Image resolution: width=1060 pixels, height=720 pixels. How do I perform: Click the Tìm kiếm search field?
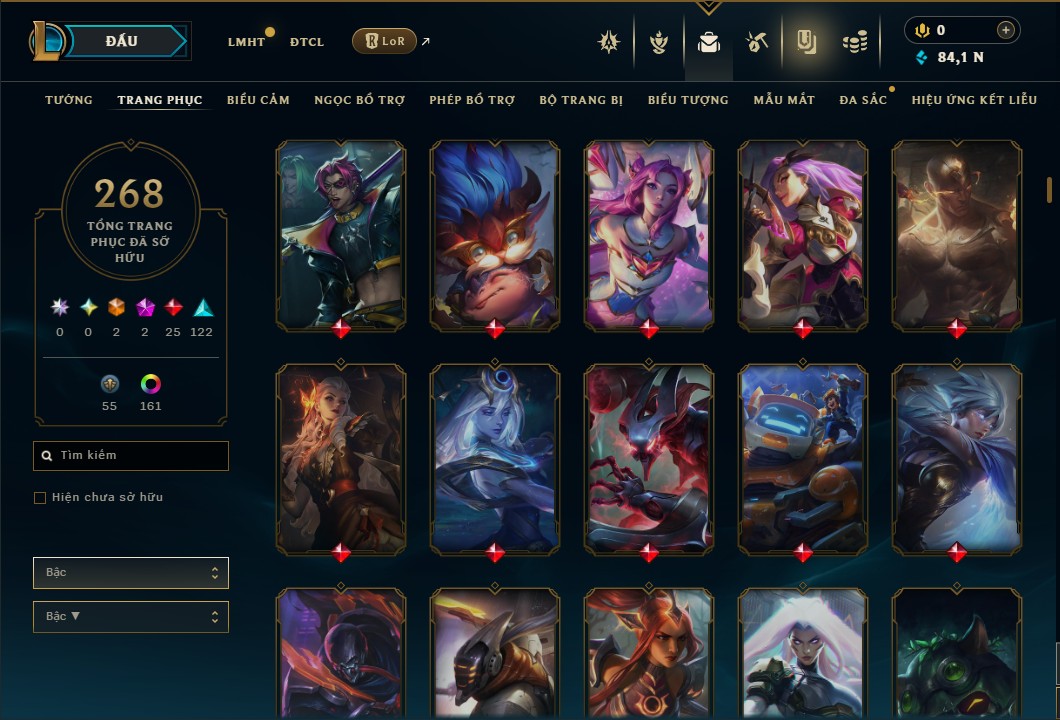pos(131,456)
